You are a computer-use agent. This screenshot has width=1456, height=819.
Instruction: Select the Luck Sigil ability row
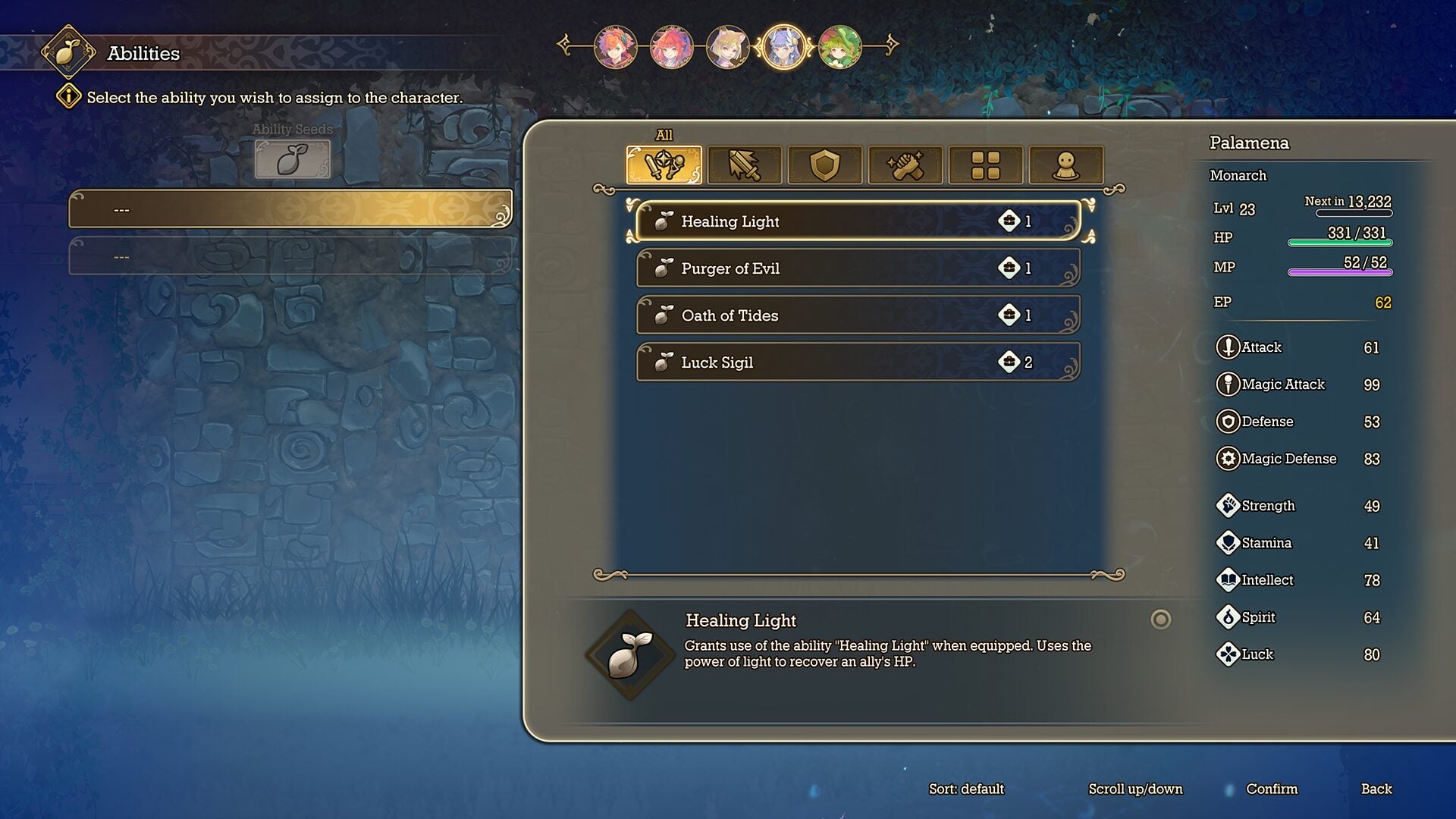pyautogui.click(x=857, y=362)
